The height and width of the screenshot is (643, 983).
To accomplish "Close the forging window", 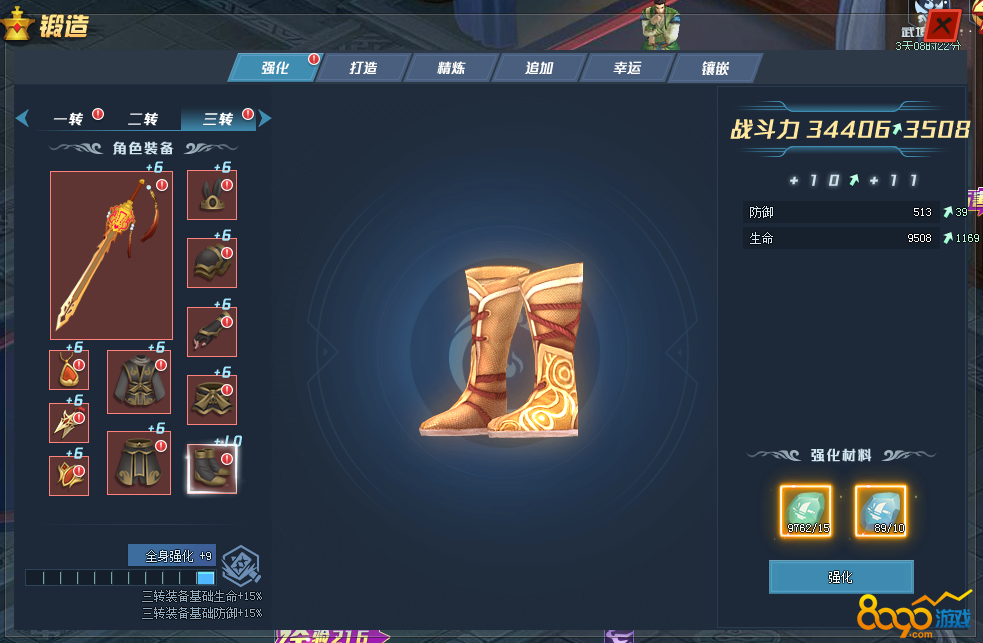I will point(942,24).
